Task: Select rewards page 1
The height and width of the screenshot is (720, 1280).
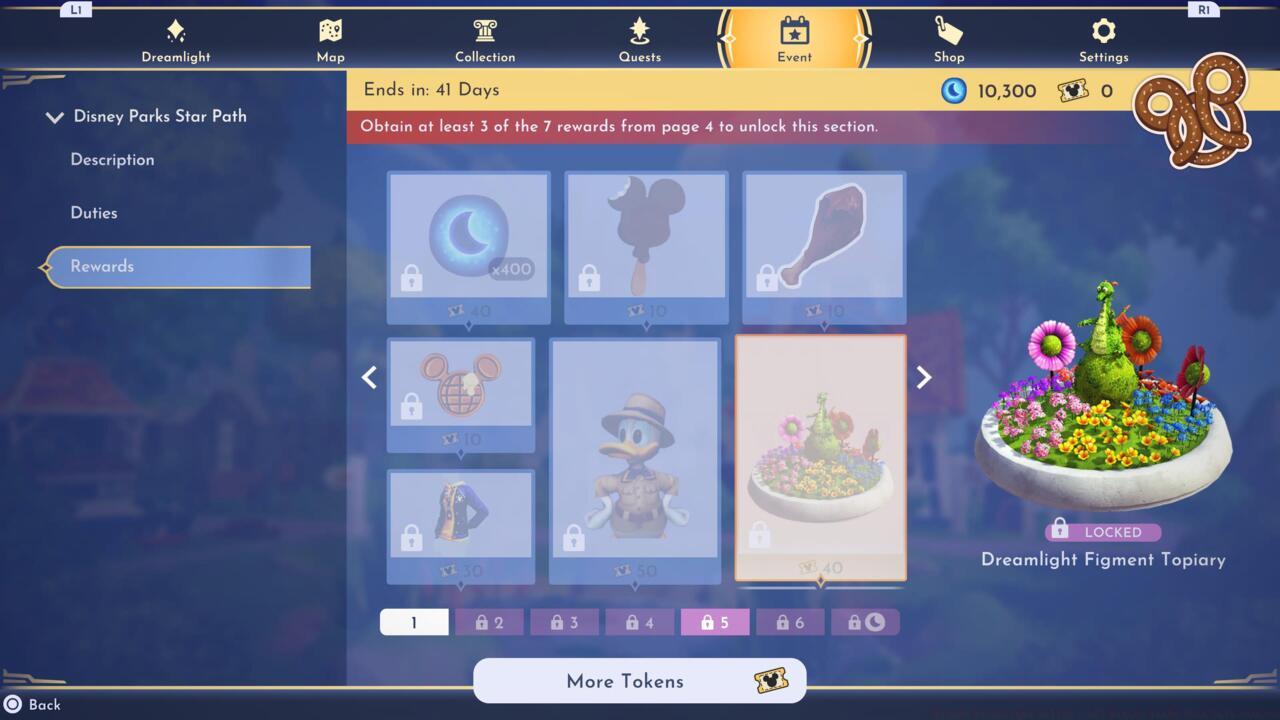Action: [414, 621]
